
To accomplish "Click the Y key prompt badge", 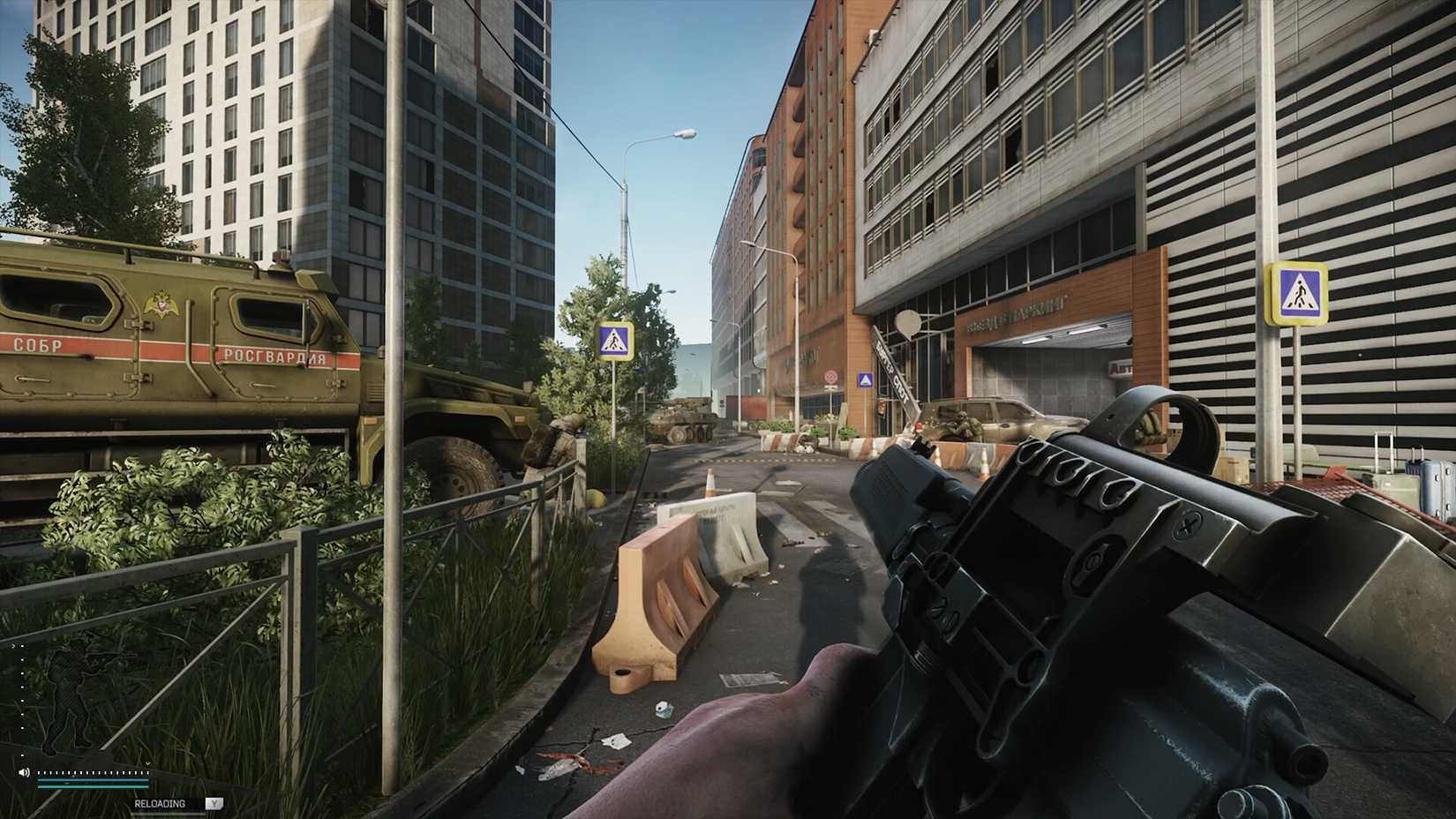I will [214, 804].
